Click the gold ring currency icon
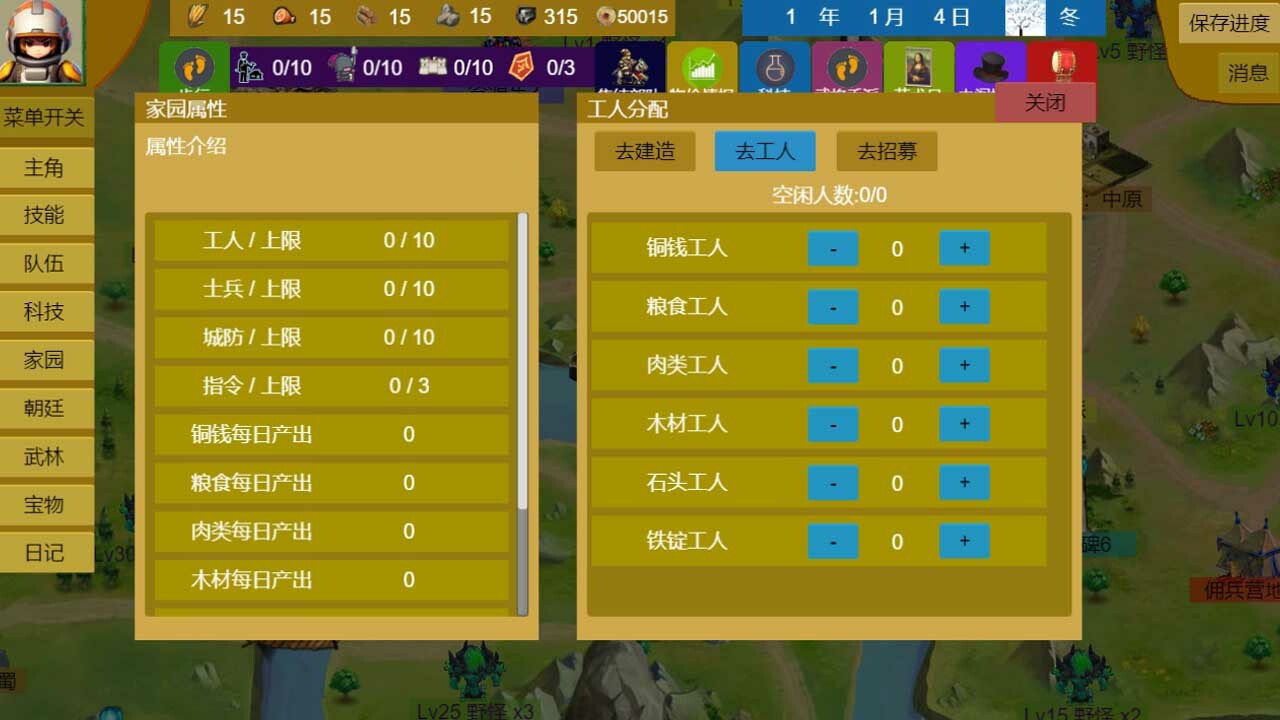The height and width of the screenshot is (720, 1280). point(608,16)
